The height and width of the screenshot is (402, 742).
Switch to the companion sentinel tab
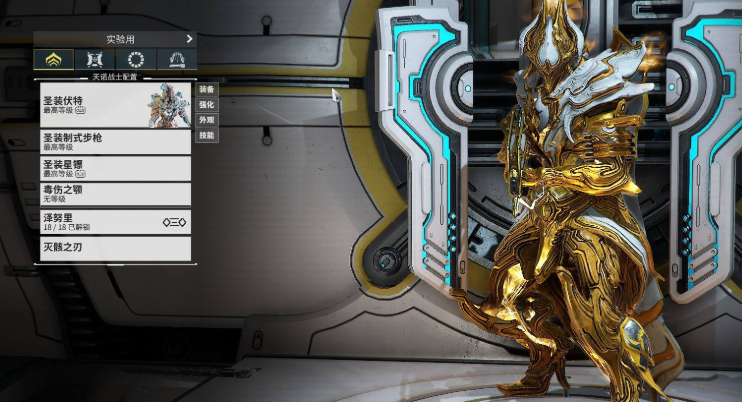pyautogui.click(x=95, y=59)
